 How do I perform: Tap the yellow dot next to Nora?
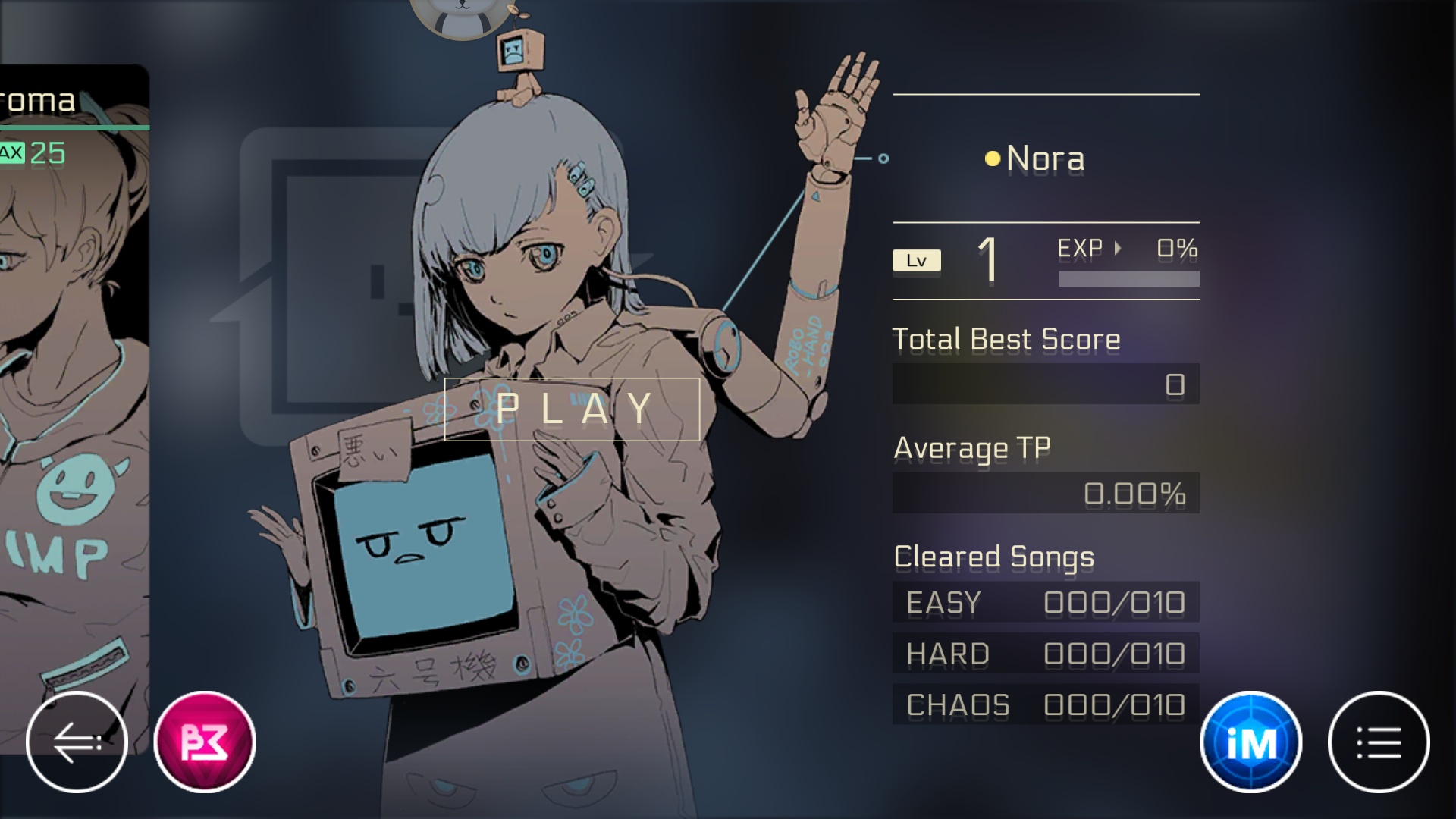pyautogui.click(x=991, y=158)
